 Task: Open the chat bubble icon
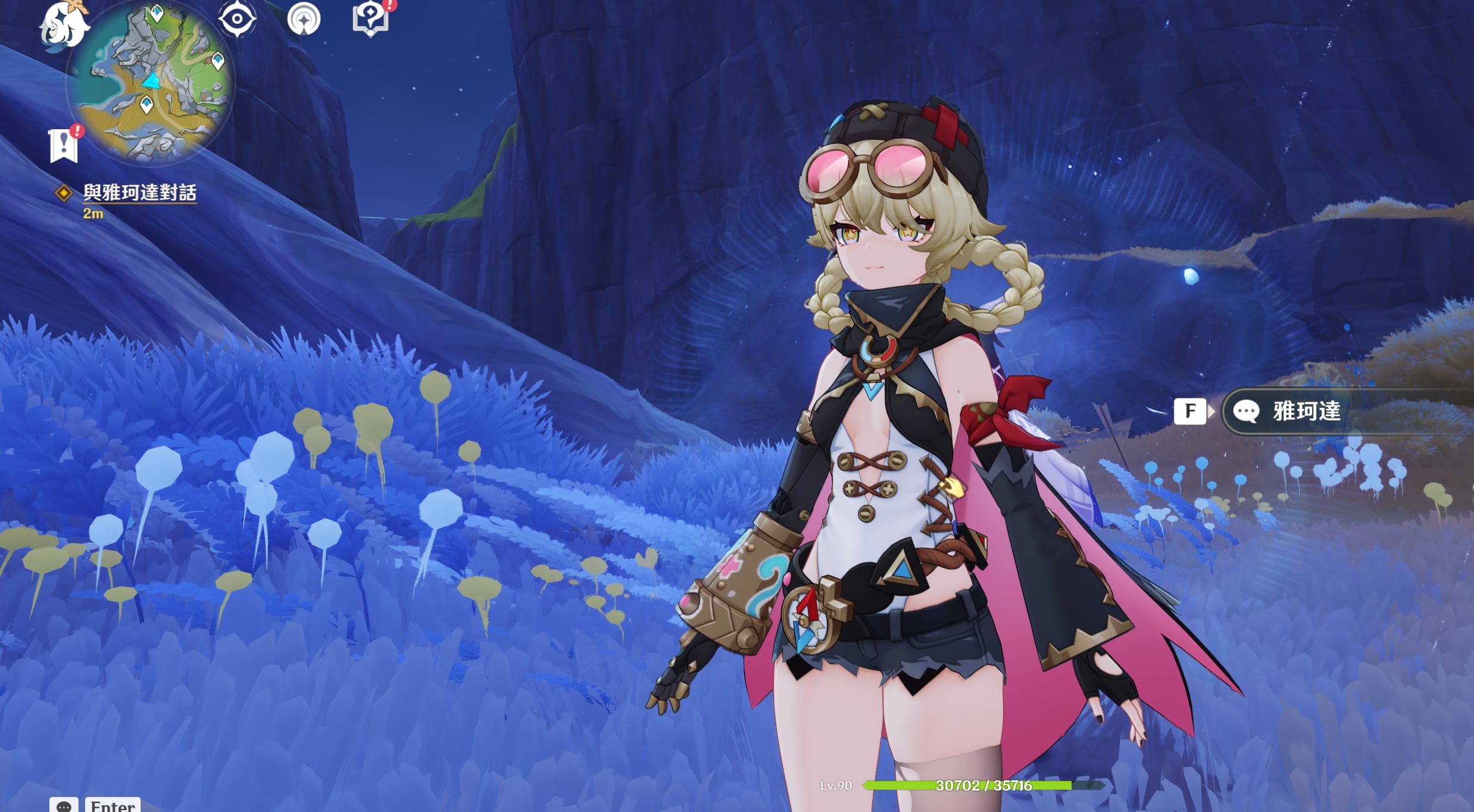(64, 805)
